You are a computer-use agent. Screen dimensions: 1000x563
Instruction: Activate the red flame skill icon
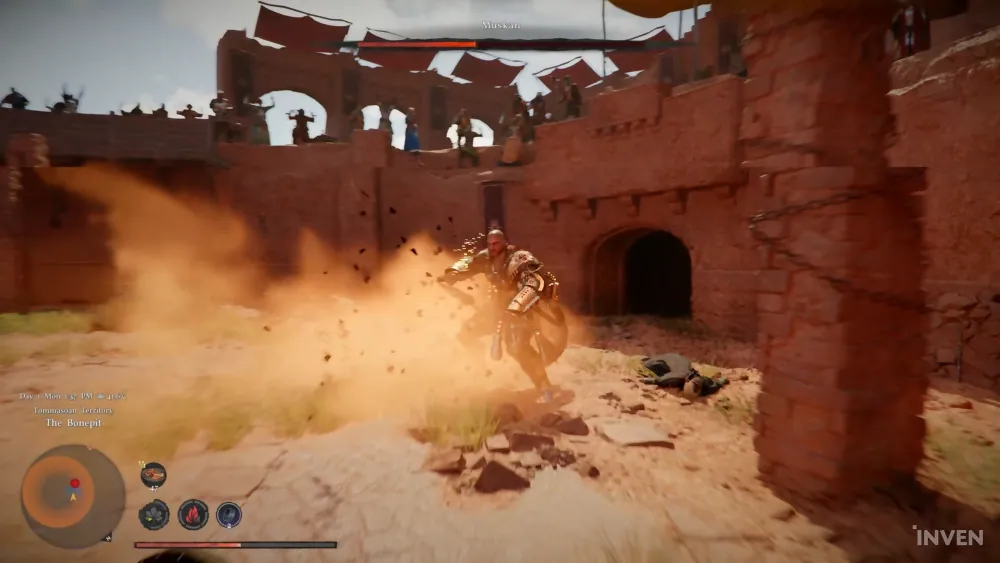(x=192, y=514)
